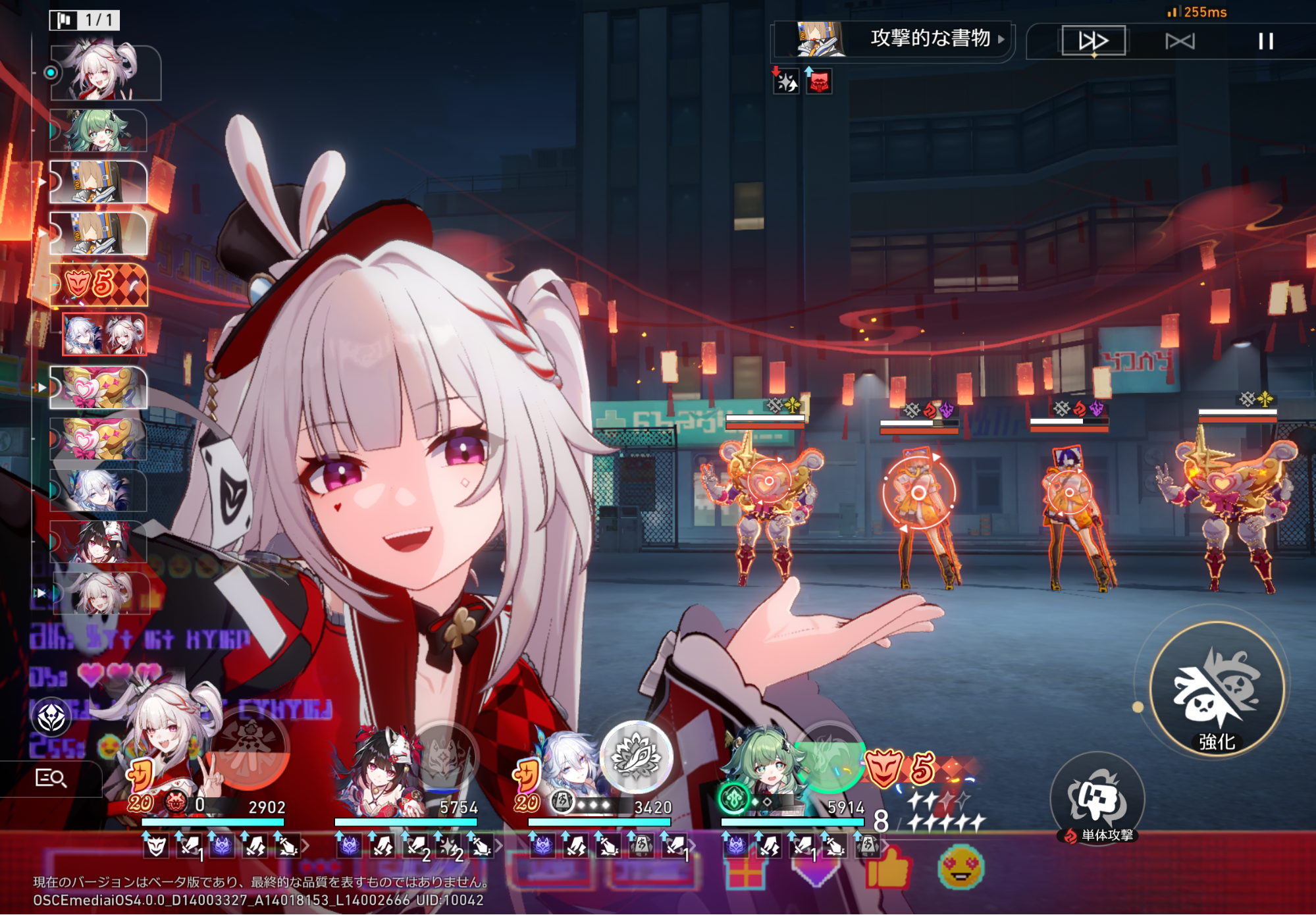Pause the battle
The image size is (1316, 915).
click(x=1265, y=41)
